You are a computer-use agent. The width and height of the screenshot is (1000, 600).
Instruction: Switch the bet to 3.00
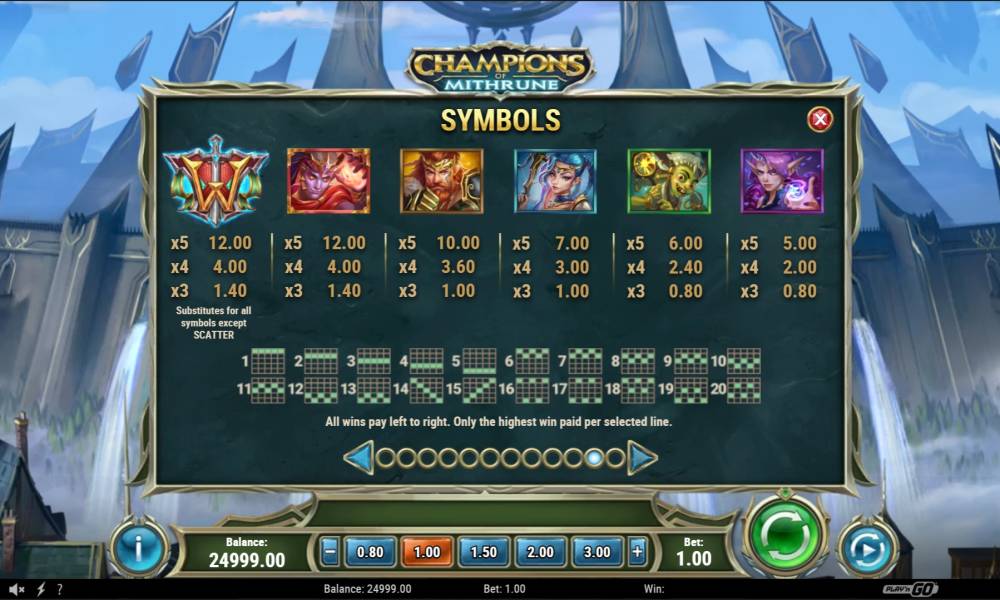coord(598,551)
